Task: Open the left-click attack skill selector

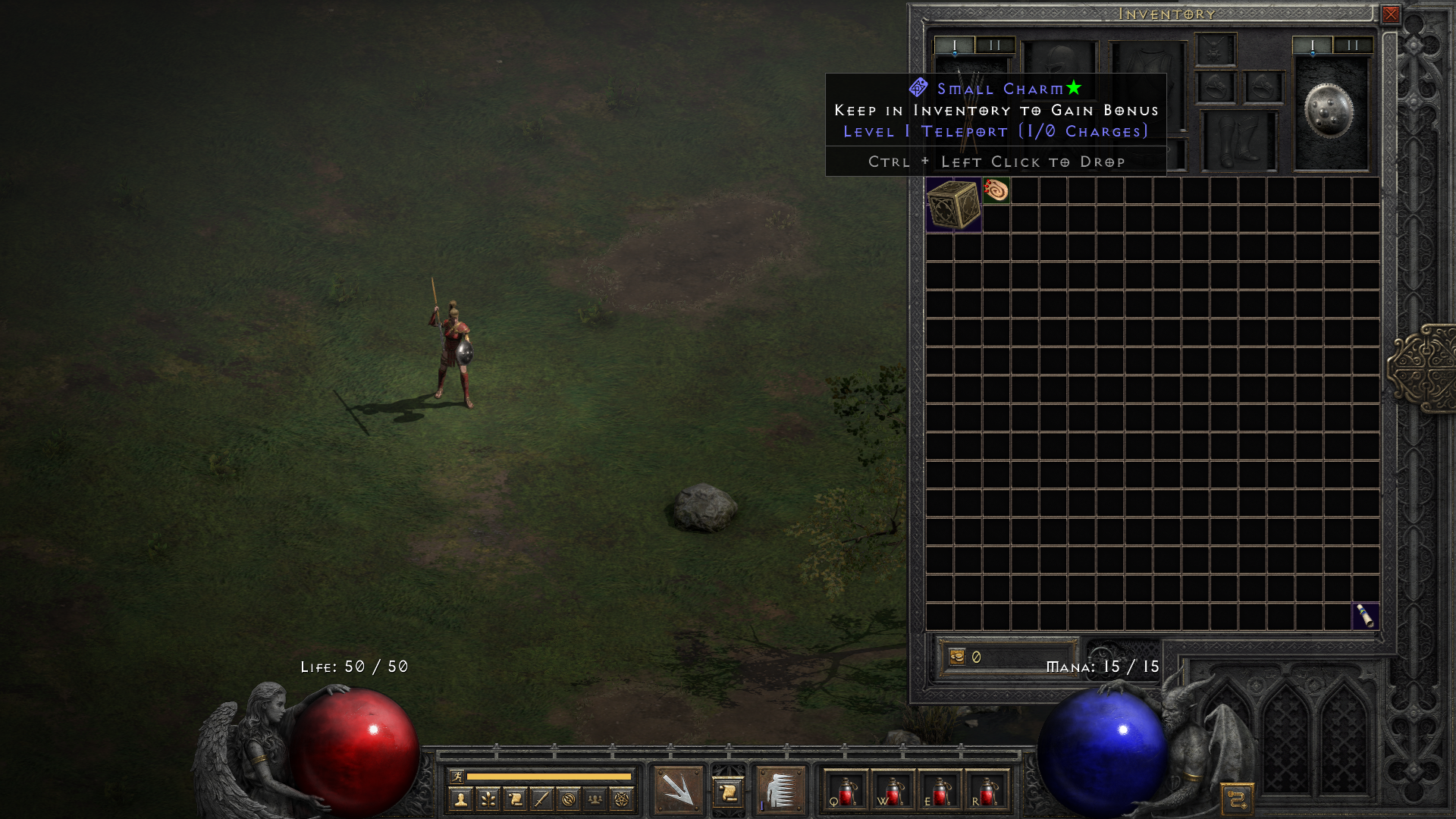Action: [677, 790]
